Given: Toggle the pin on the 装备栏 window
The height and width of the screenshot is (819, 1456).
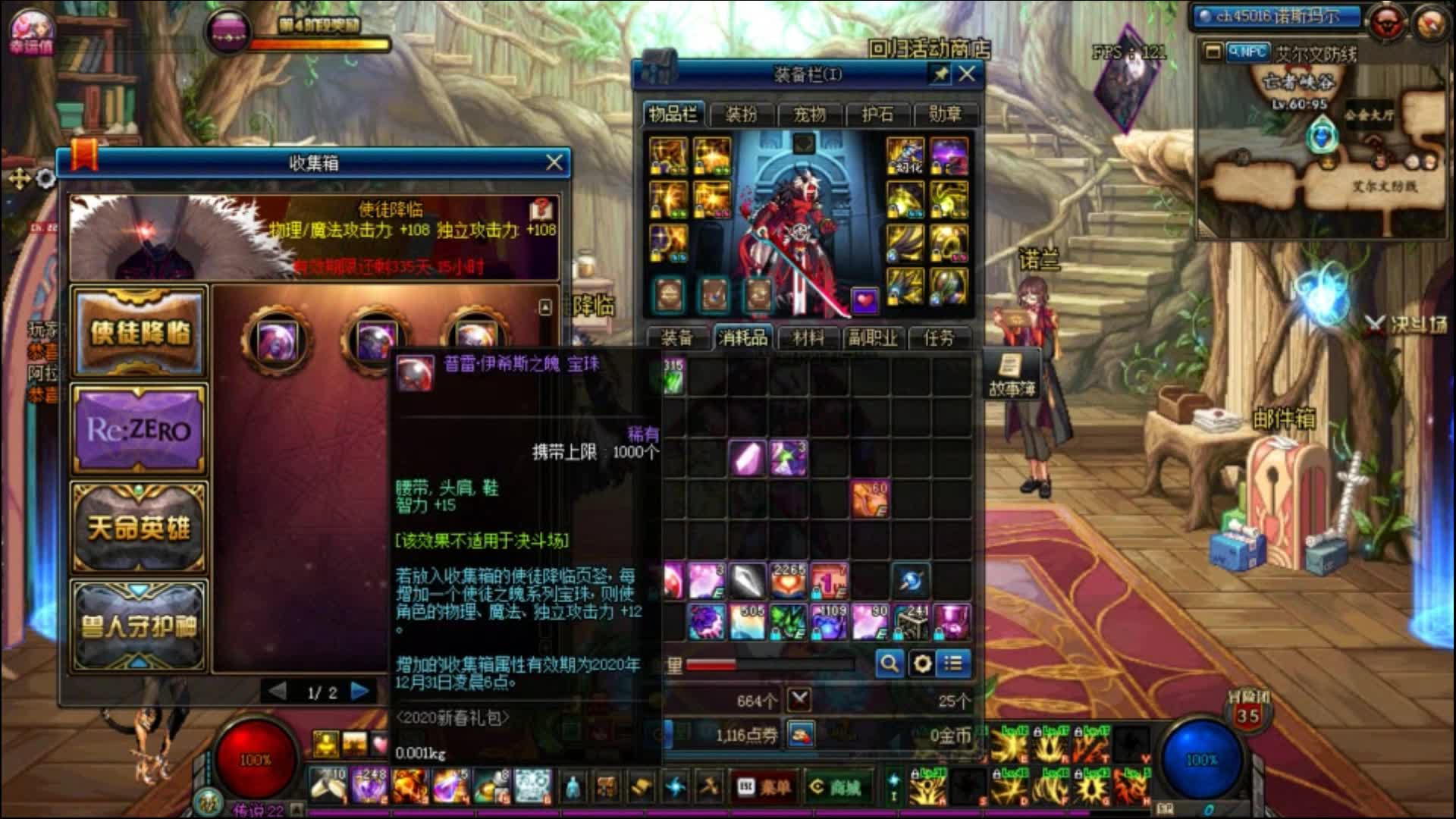Looking at the screenshot, I should 939,73.
